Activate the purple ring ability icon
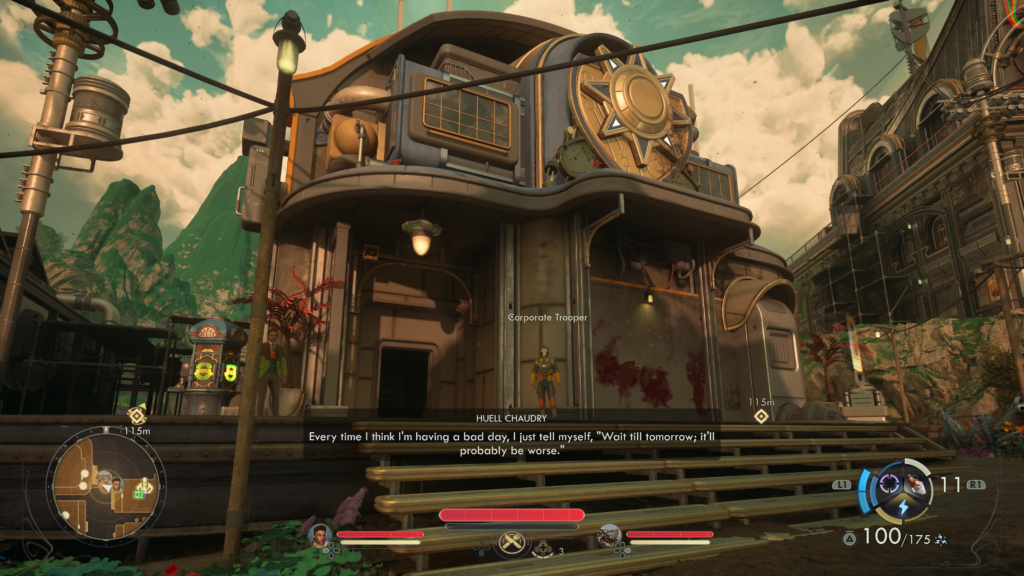1024x576 pixels. click(889, 485)
